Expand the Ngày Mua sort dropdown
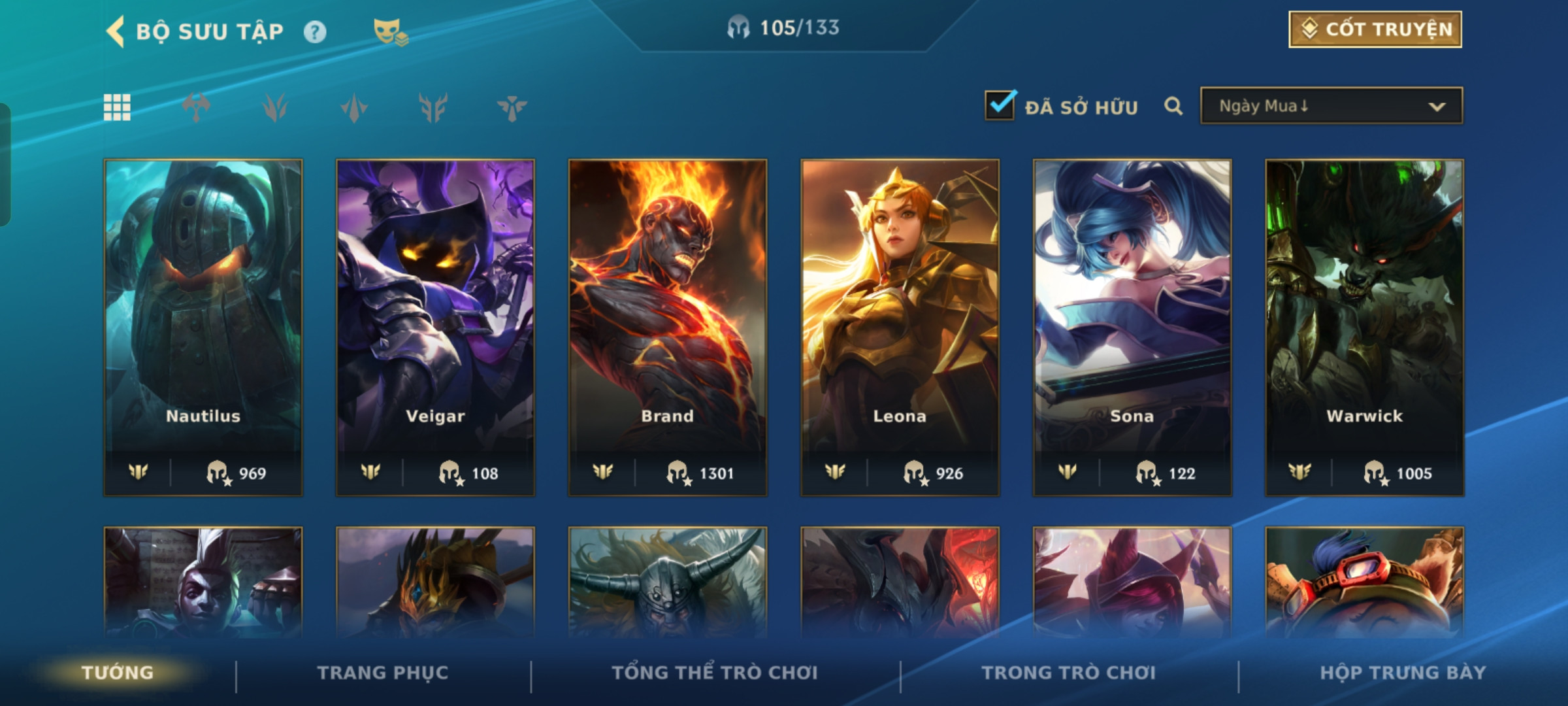Image resolution: width=1568 pixels, height=706 pixels. [1331, 106]
